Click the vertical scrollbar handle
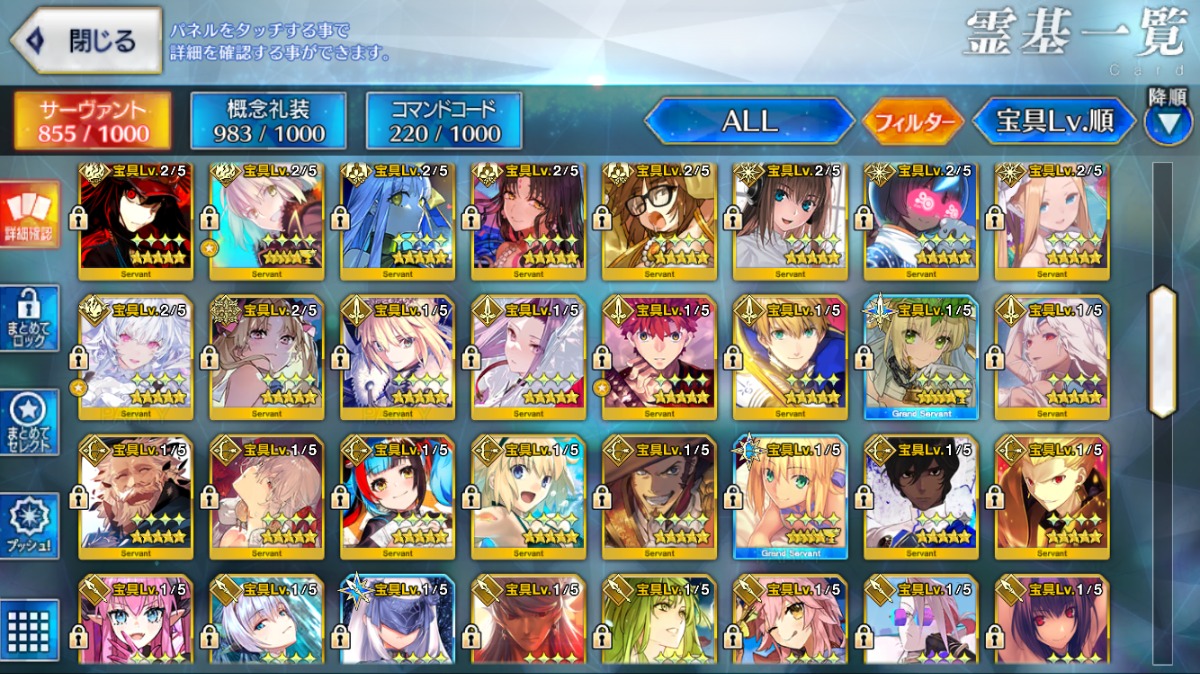This screenshot has height=674, width=1200. coord(1162,351)
